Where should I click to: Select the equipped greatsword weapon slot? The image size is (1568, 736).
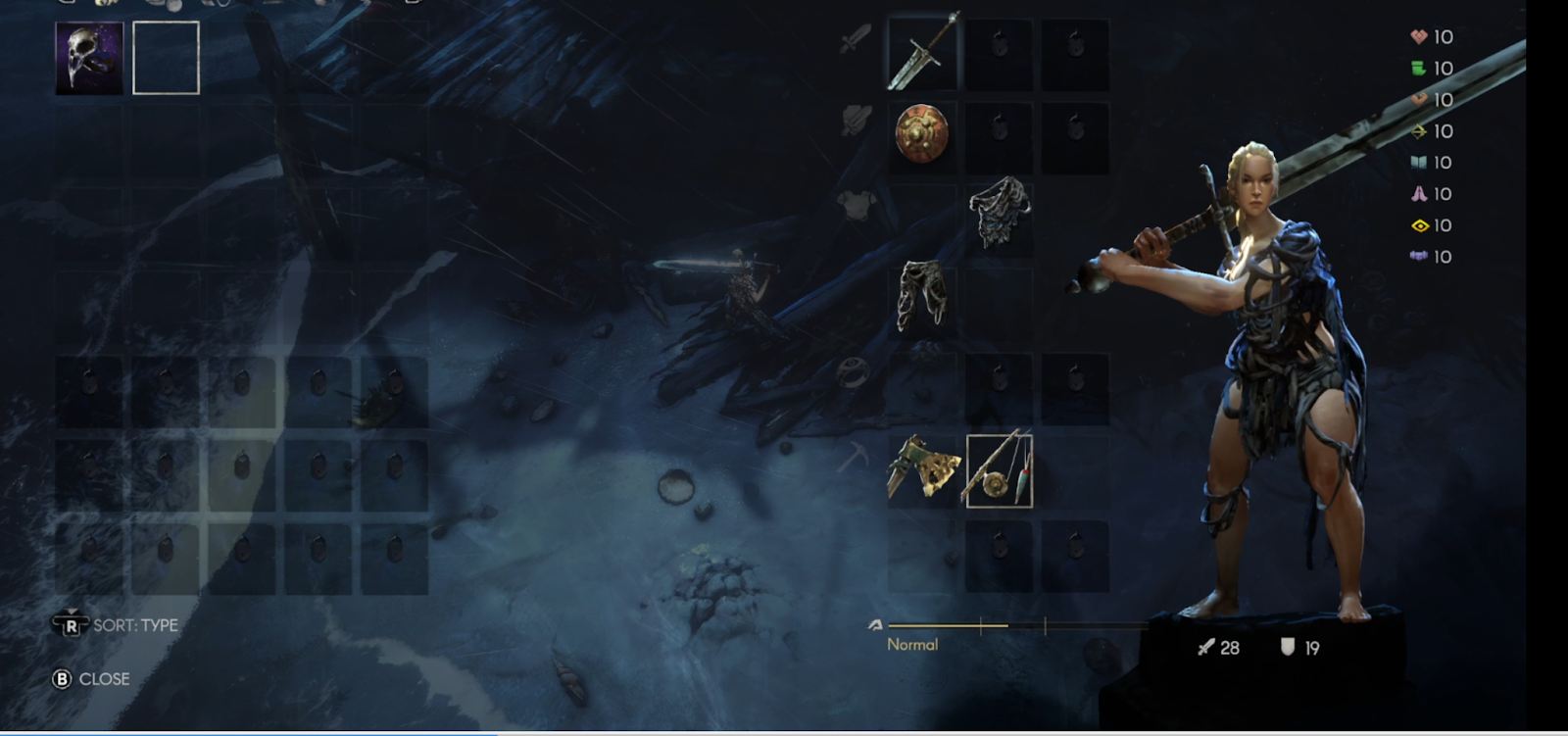pyautogui.click(x=923, y=54)
